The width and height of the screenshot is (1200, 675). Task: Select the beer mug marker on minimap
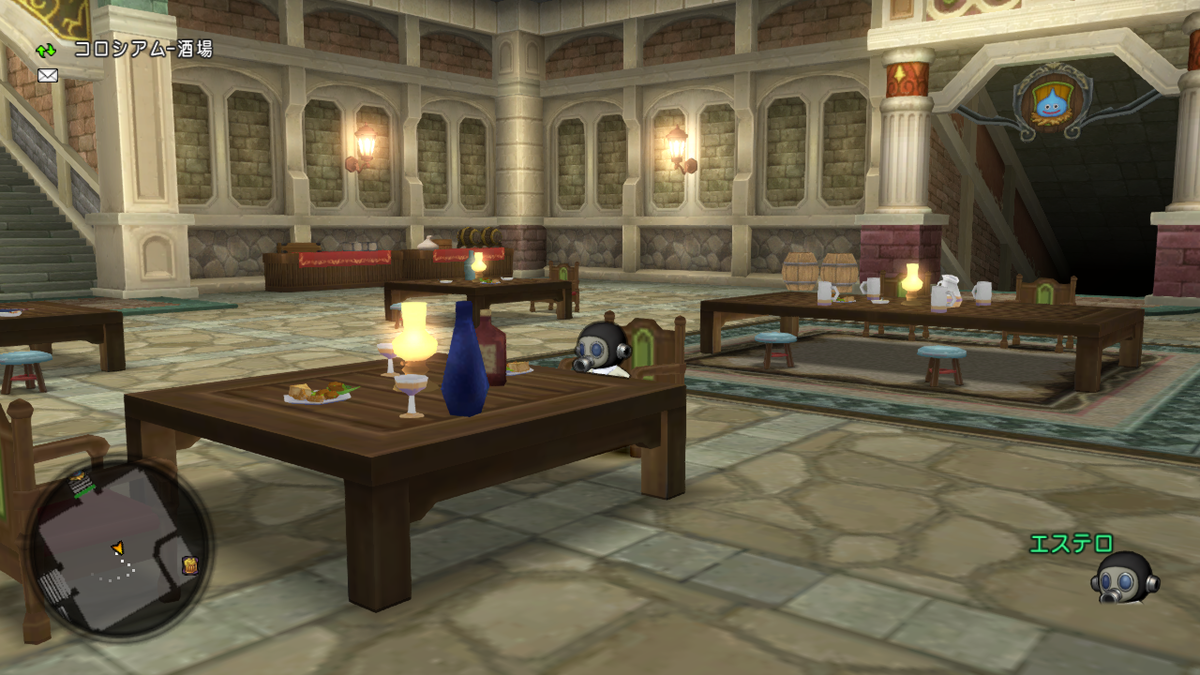[x=190, y=565]
